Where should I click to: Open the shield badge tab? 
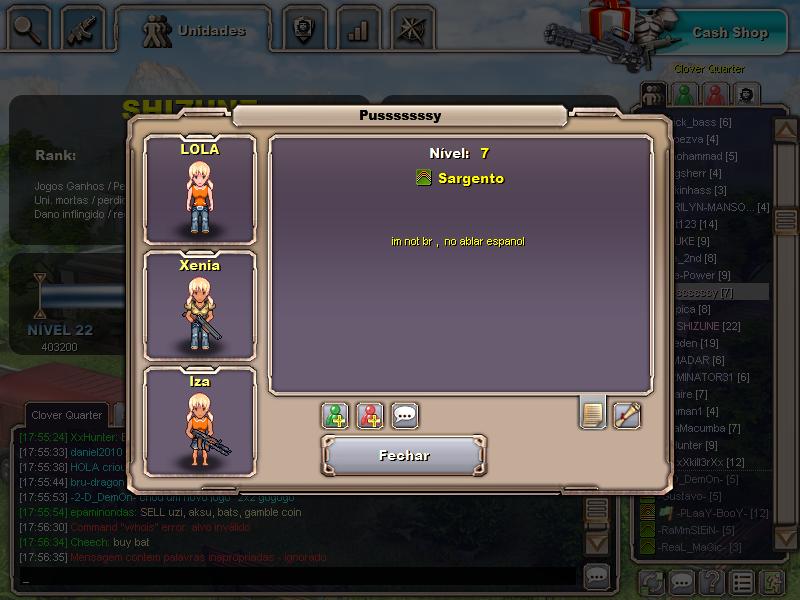(303, 30)
